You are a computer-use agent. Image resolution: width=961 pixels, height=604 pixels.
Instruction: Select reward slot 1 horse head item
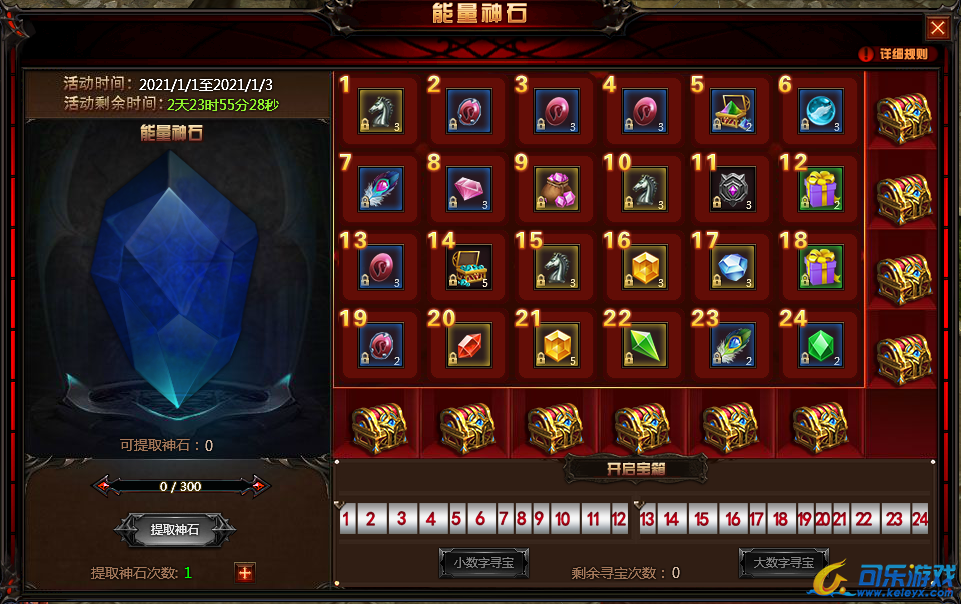(380, 111)
